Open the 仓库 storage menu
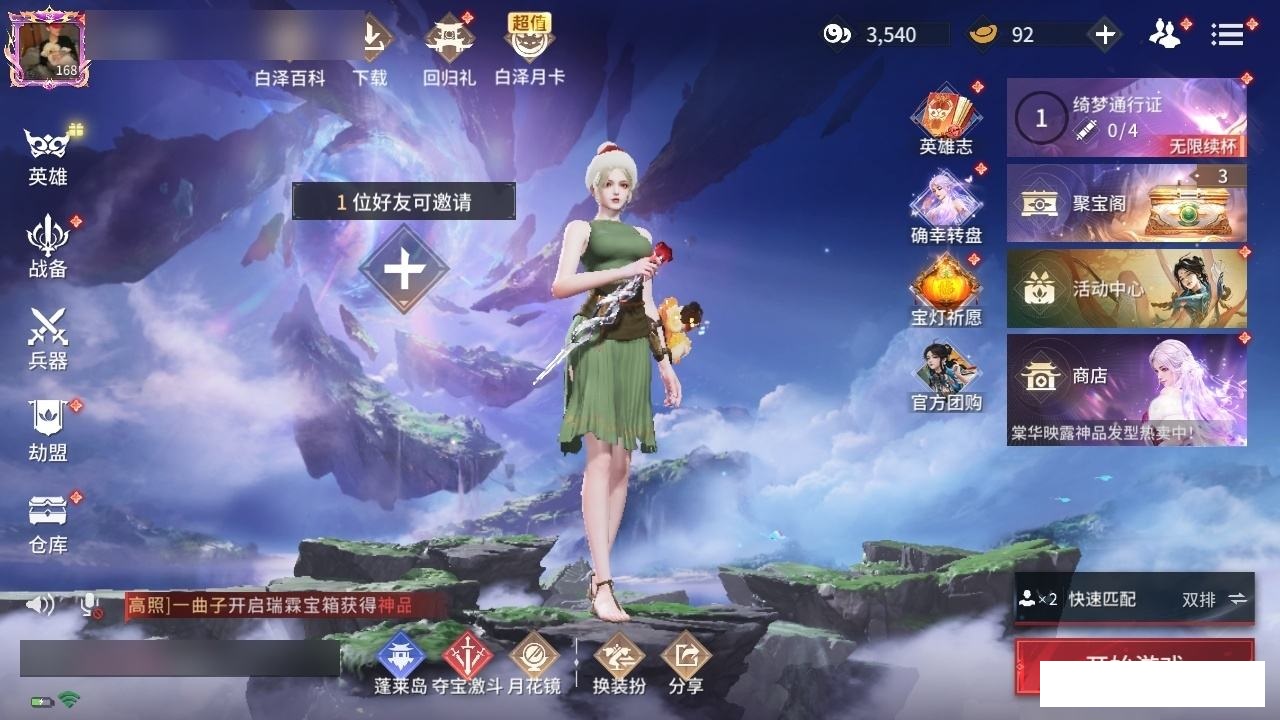1280x720 pixels. click(47, 522)
